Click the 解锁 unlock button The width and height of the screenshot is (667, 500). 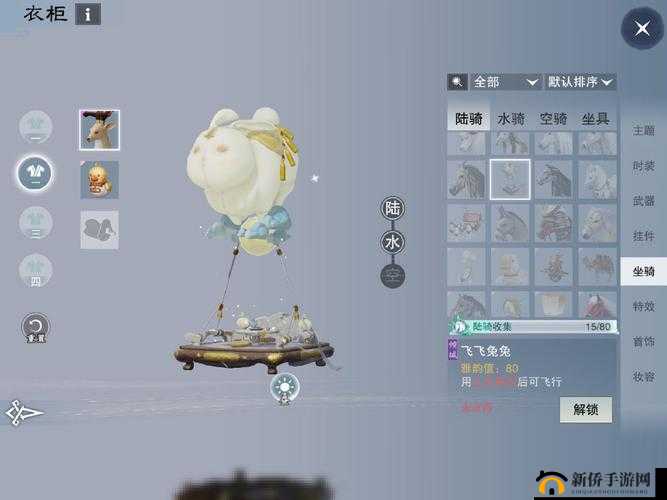585,409
